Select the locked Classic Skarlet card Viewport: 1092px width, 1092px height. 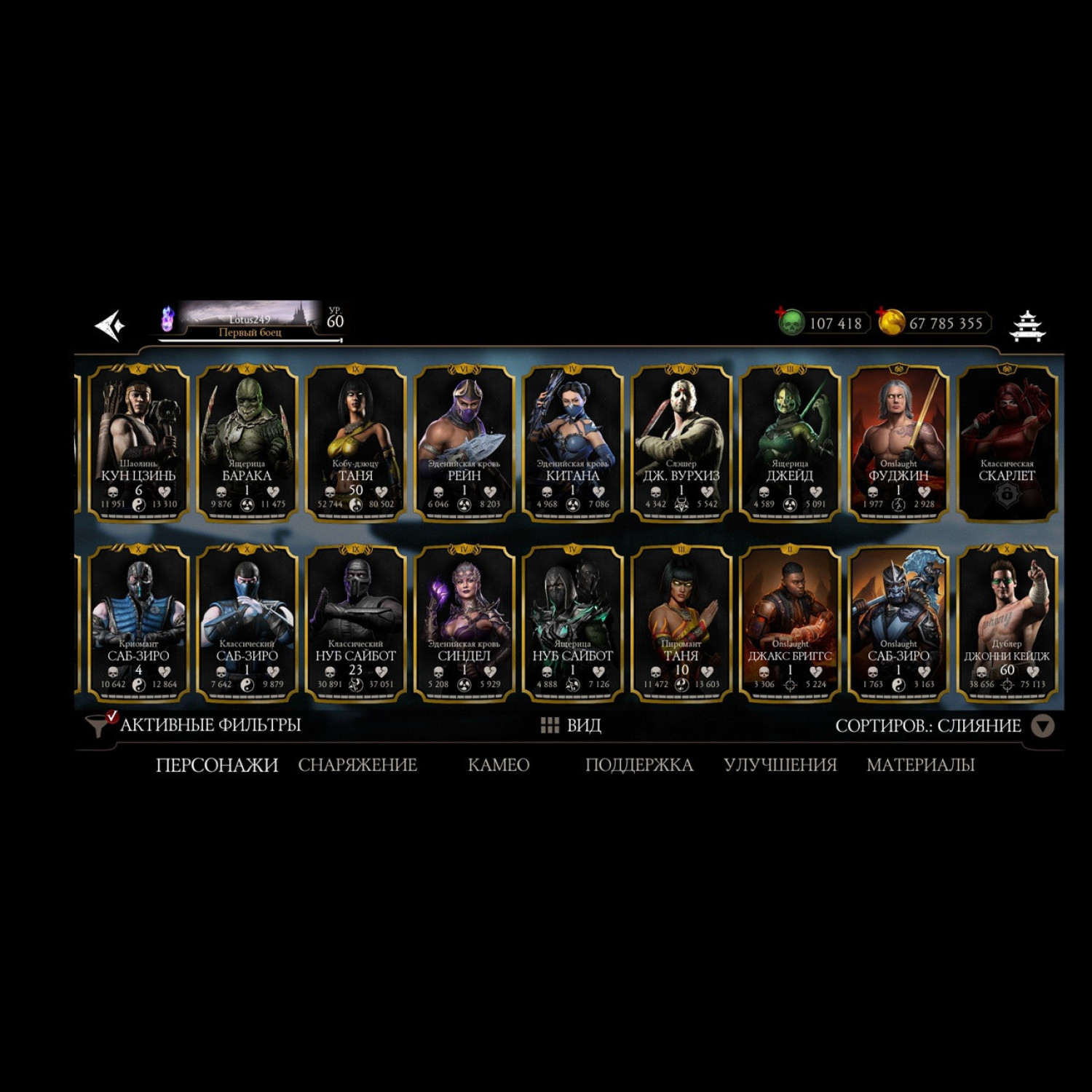click(x=1007, y=443)
